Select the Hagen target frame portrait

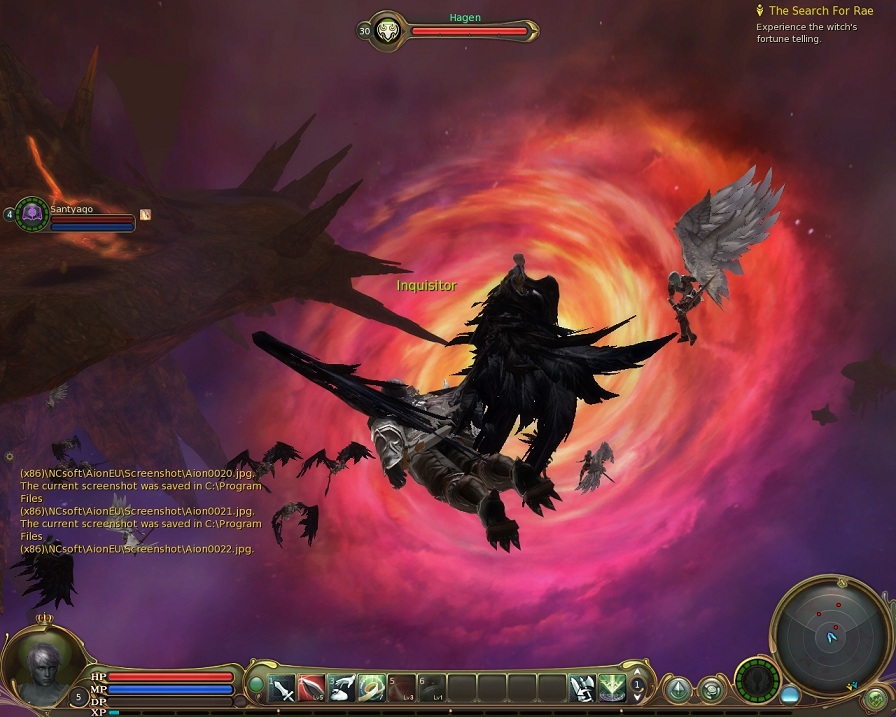coord(387,30)
